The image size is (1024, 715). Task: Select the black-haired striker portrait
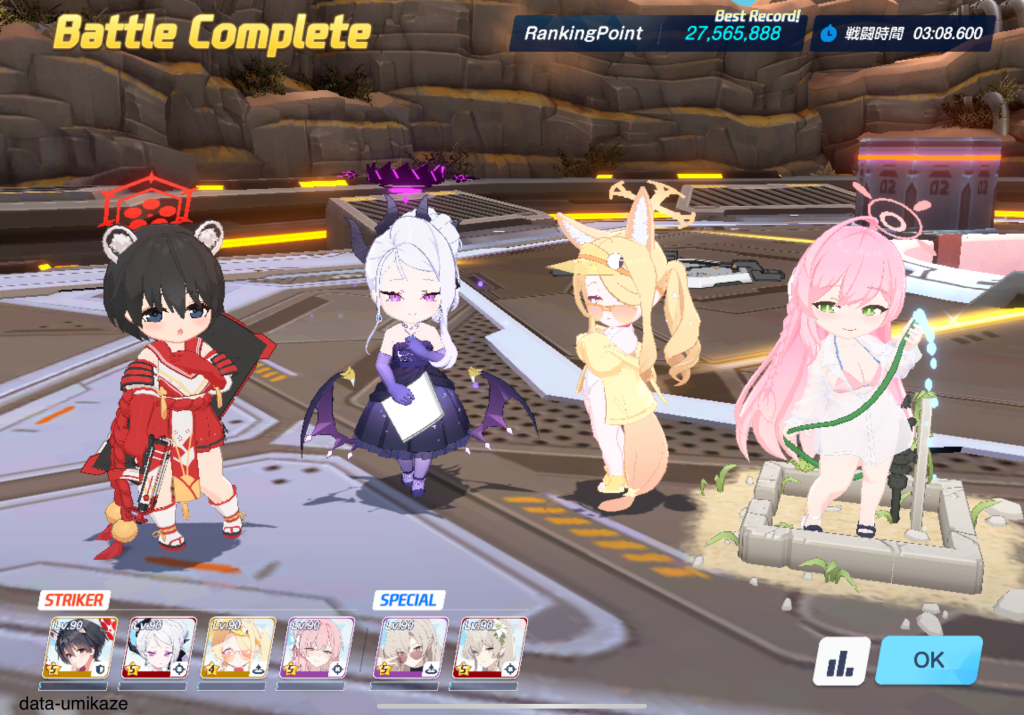point(80,648)
